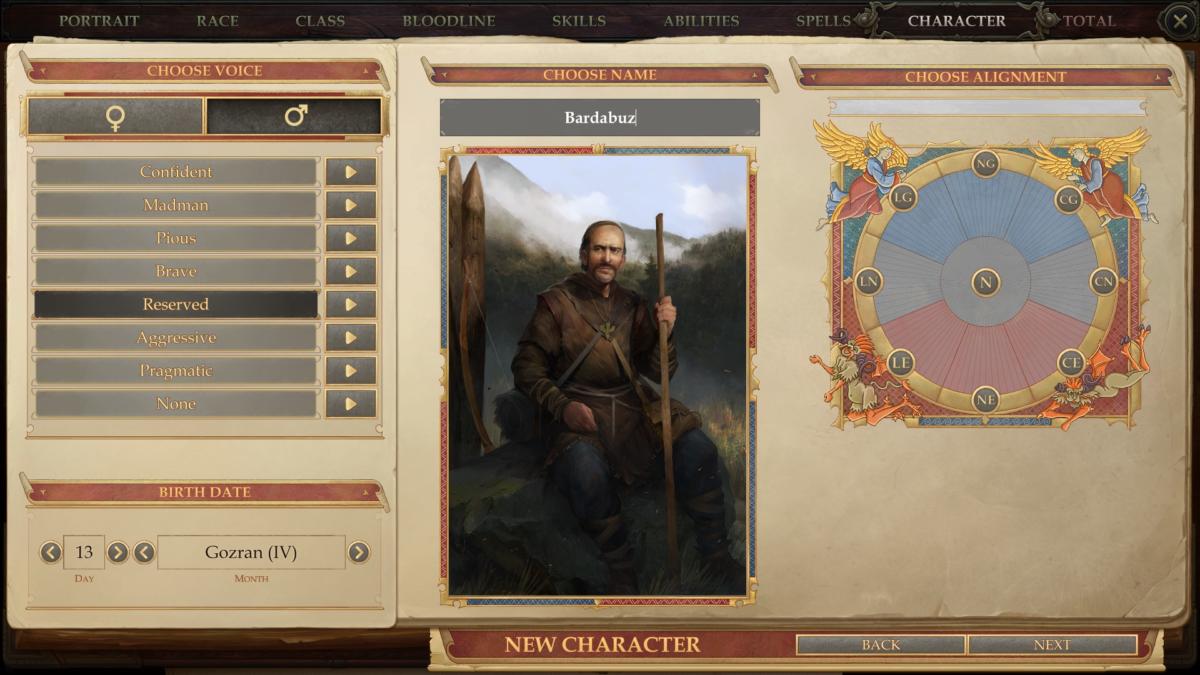Choose the female voice gender
This screenshot has height=675, width=1200.
point(115,117)
